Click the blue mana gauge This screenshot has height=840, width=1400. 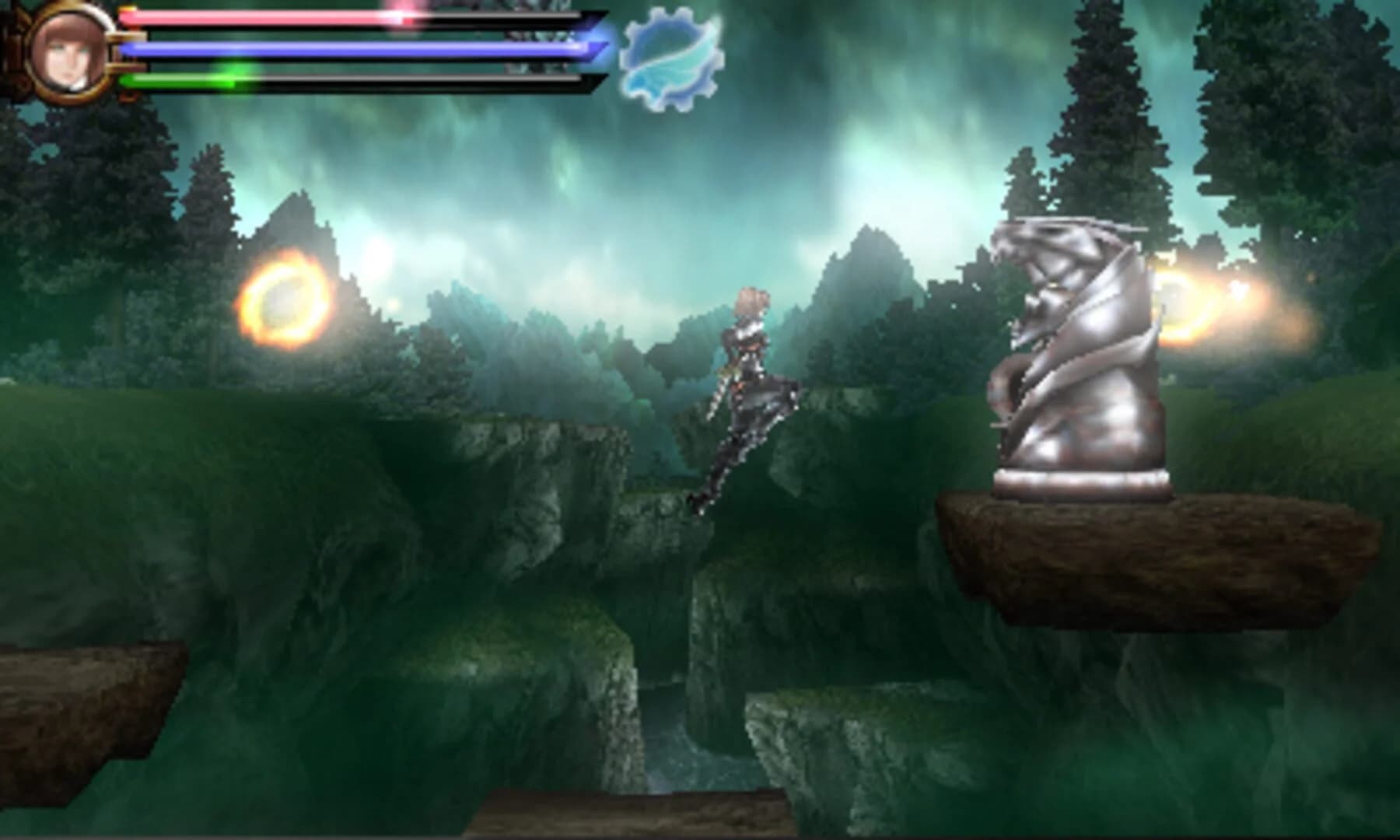[x=311, y=51]
